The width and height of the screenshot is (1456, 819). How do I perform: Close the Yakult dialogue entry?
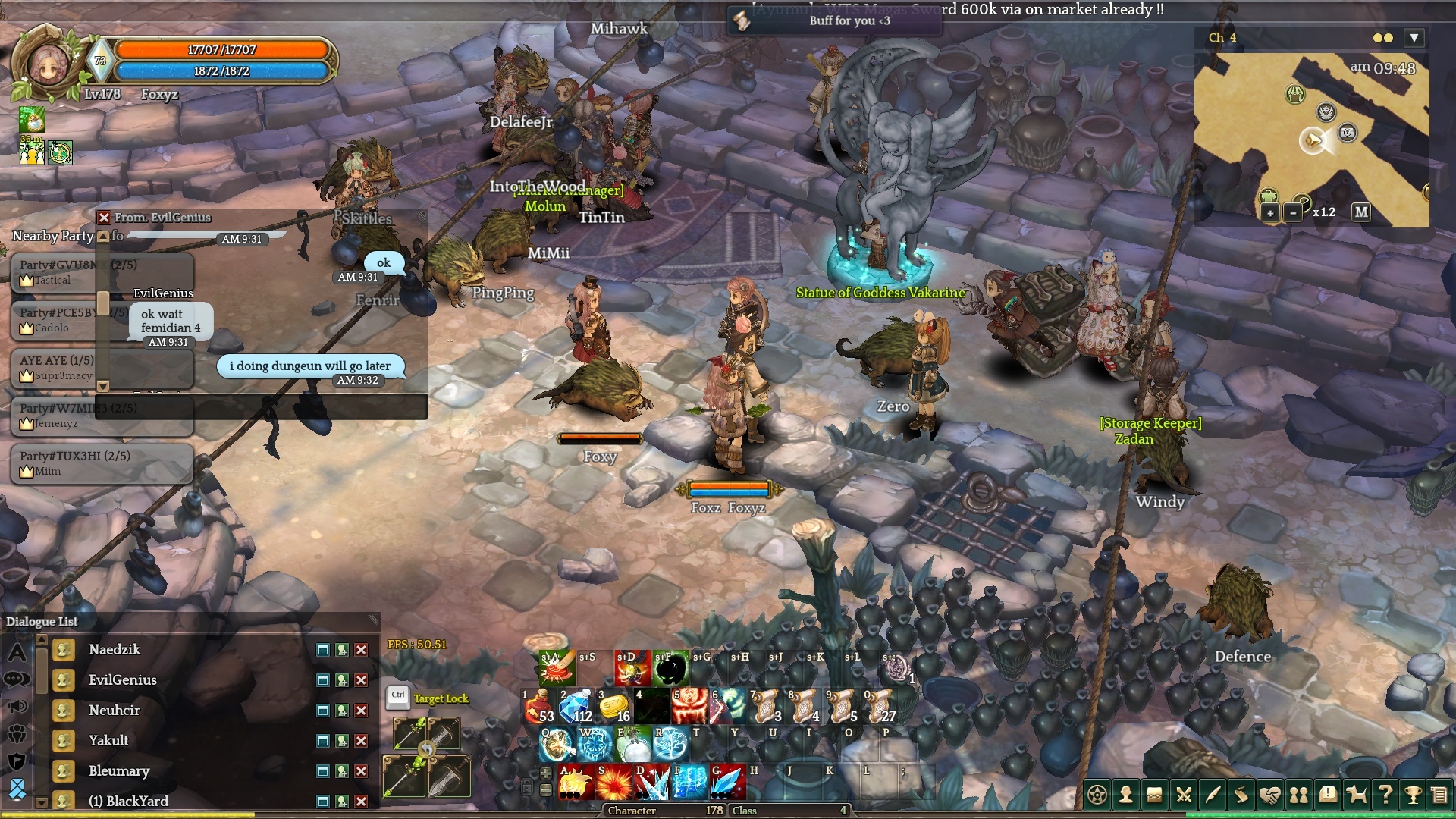tap(361, 741)
